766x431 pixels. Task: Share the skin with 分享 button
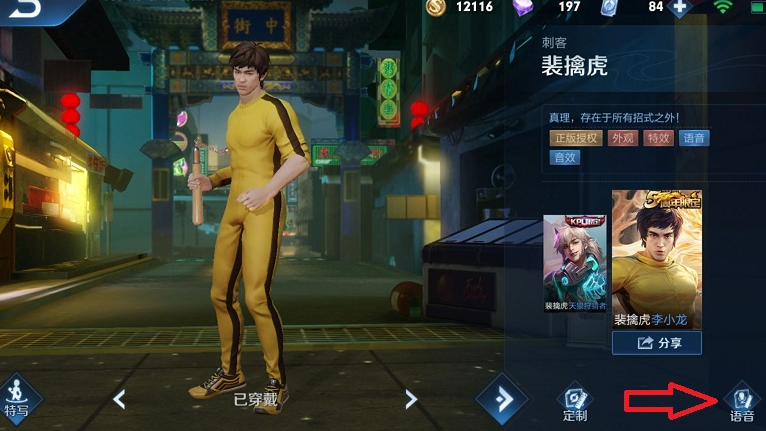656,343
